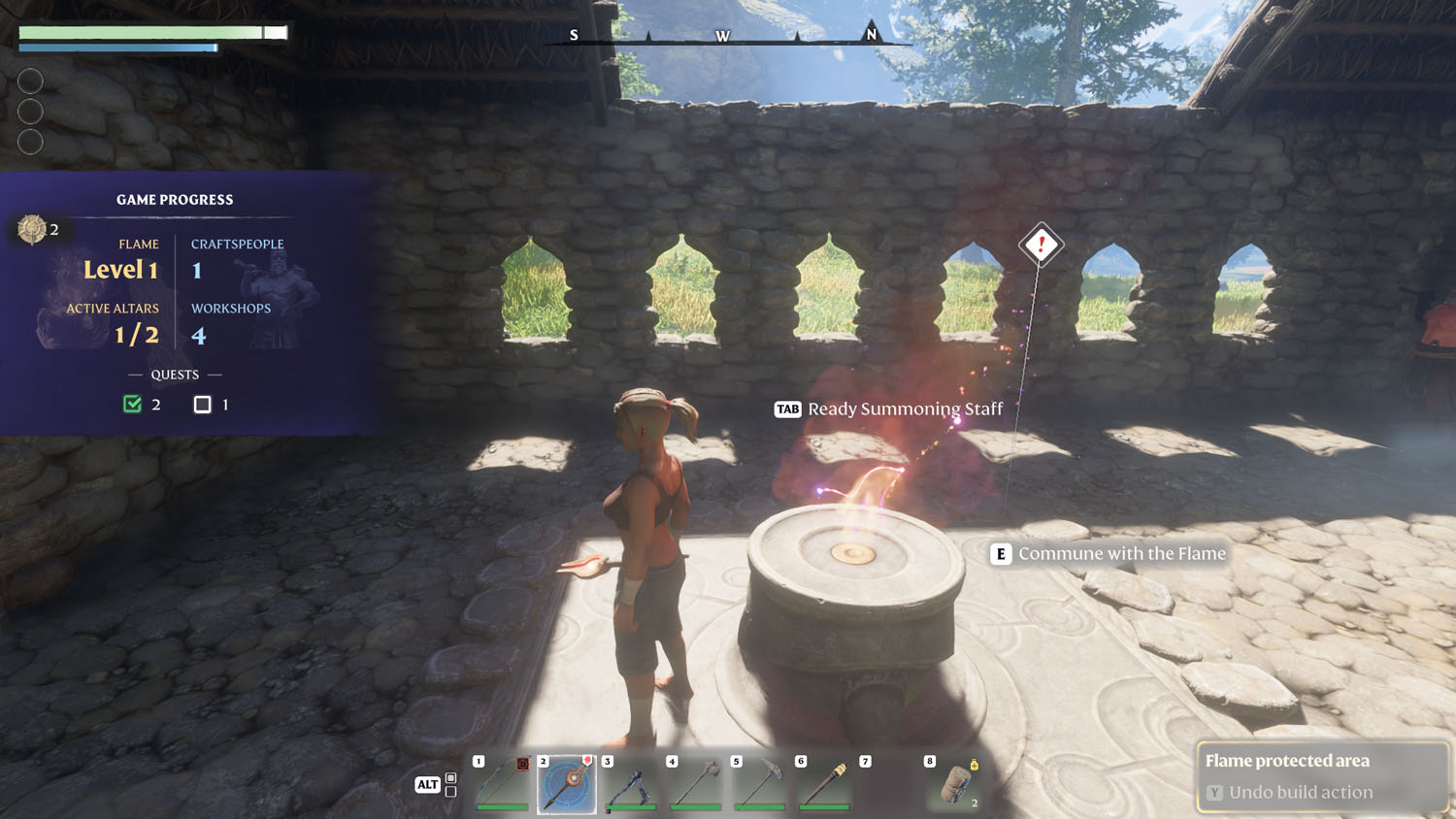
Task: Equip the pickaxe in hotbar slot 5
Action: pos(760,783)
